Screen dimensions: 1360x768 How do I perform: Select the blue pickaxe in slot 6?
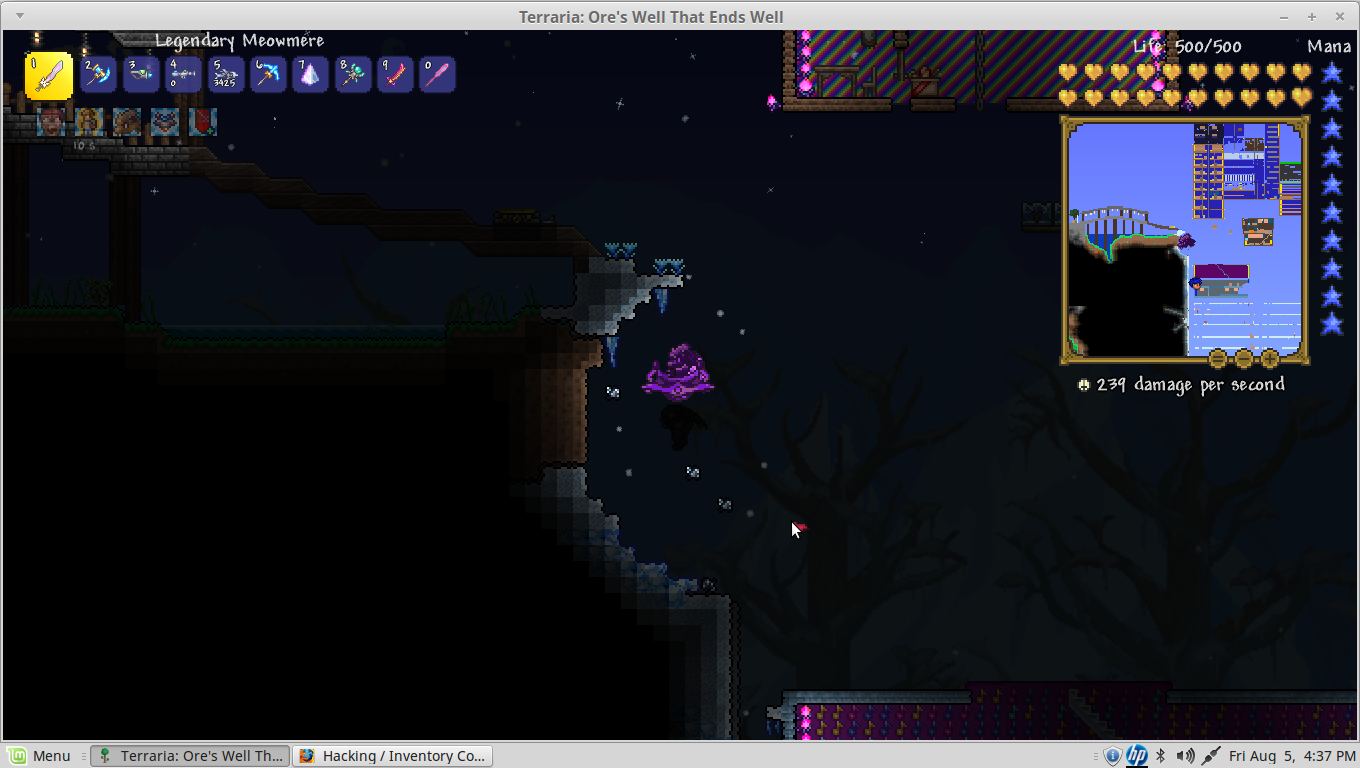[268, 75]
